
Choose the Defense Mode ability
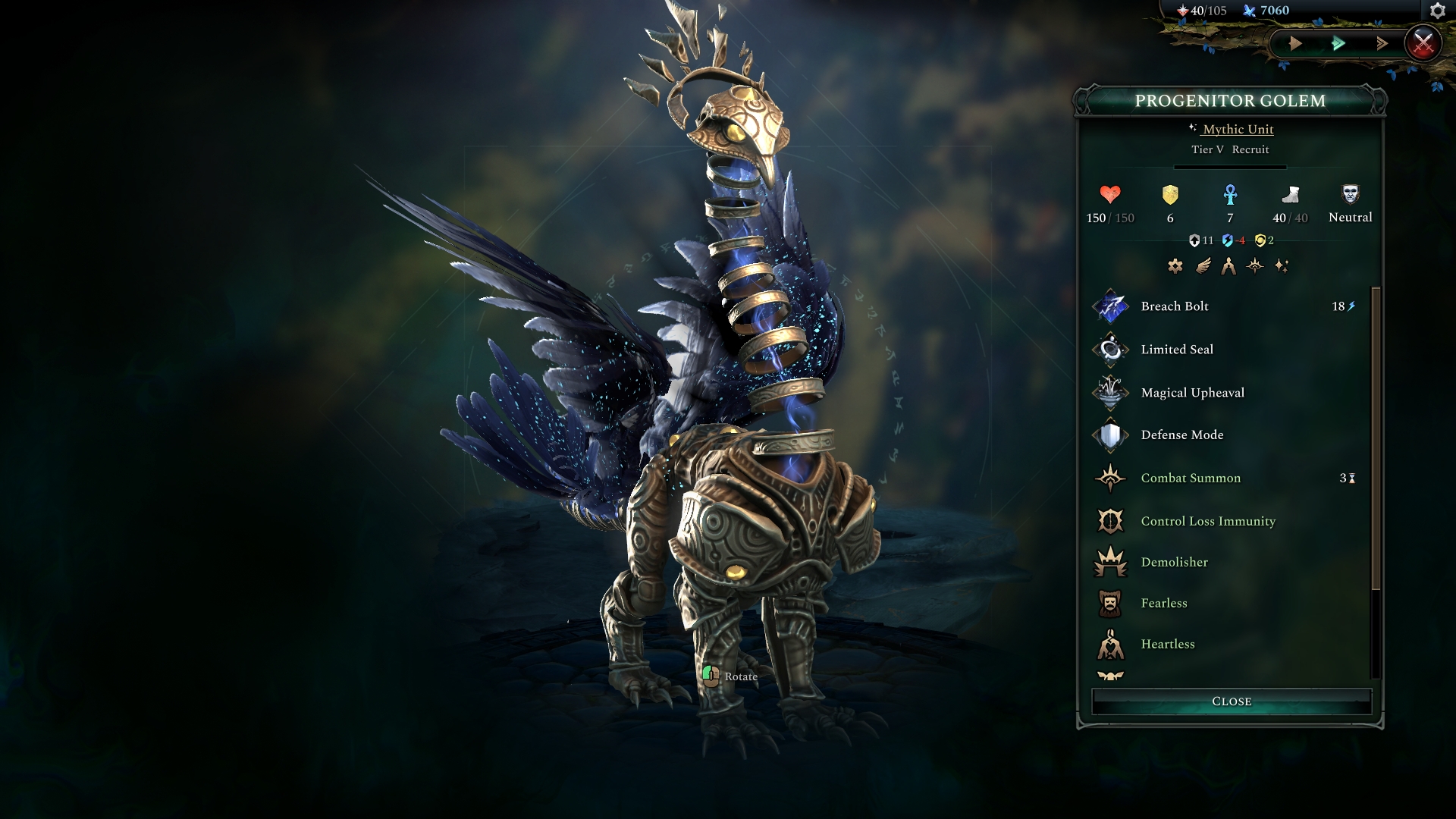coord(1181,435)
